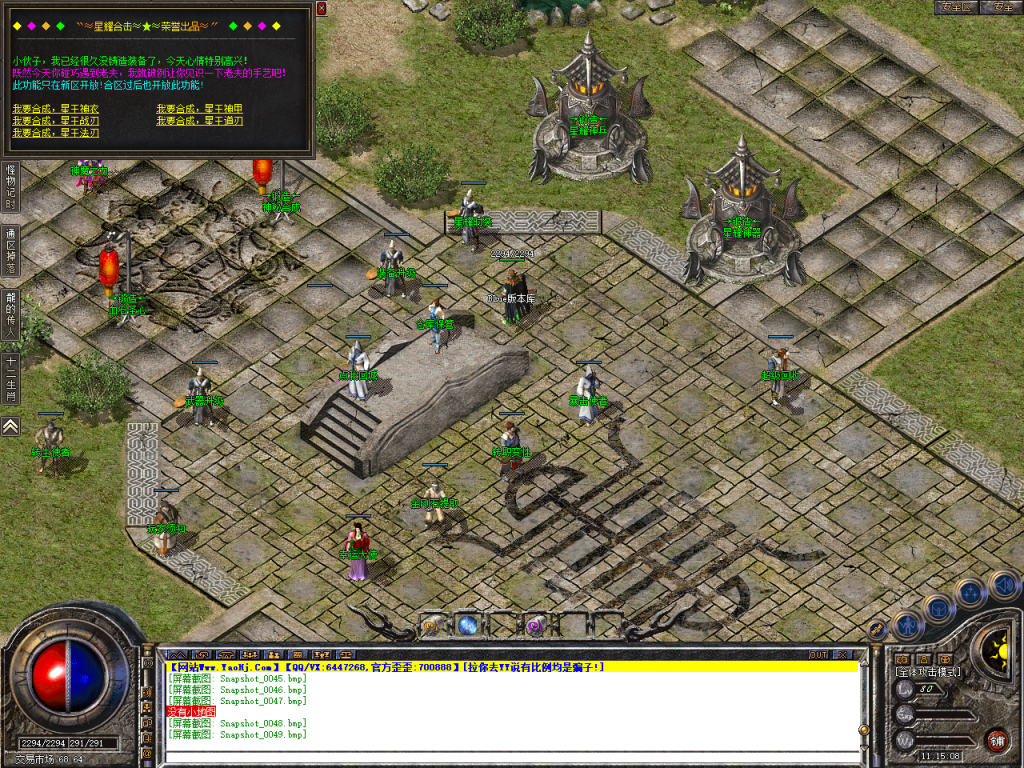The height and width of the screenshot is (768, 1024).
Task: Close the 星耀合击 crafting dialog
Action: tap(321, 8)
